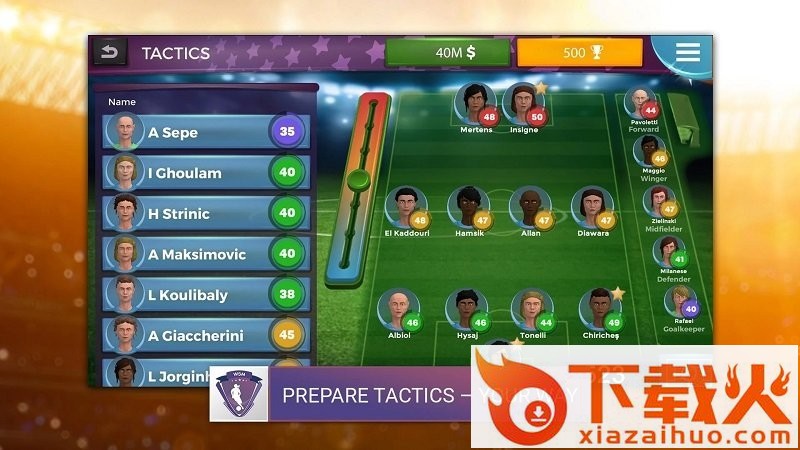Open the 500 trophies button
The width and height of the screenshot is (800, 450).
tap(579, 53)
